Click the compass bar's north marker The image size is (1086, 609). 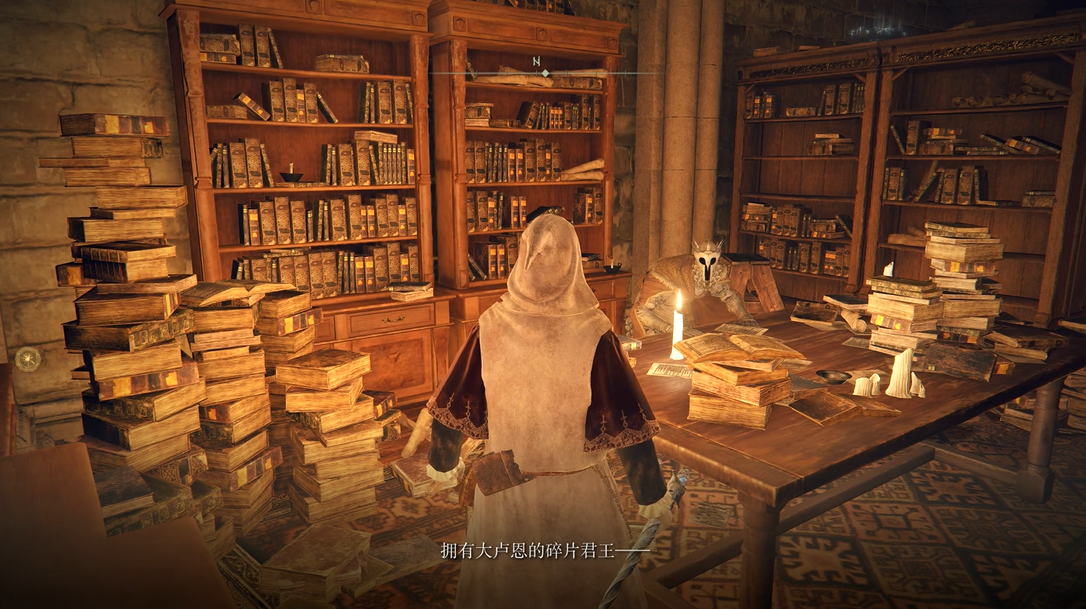click(537, 63)
